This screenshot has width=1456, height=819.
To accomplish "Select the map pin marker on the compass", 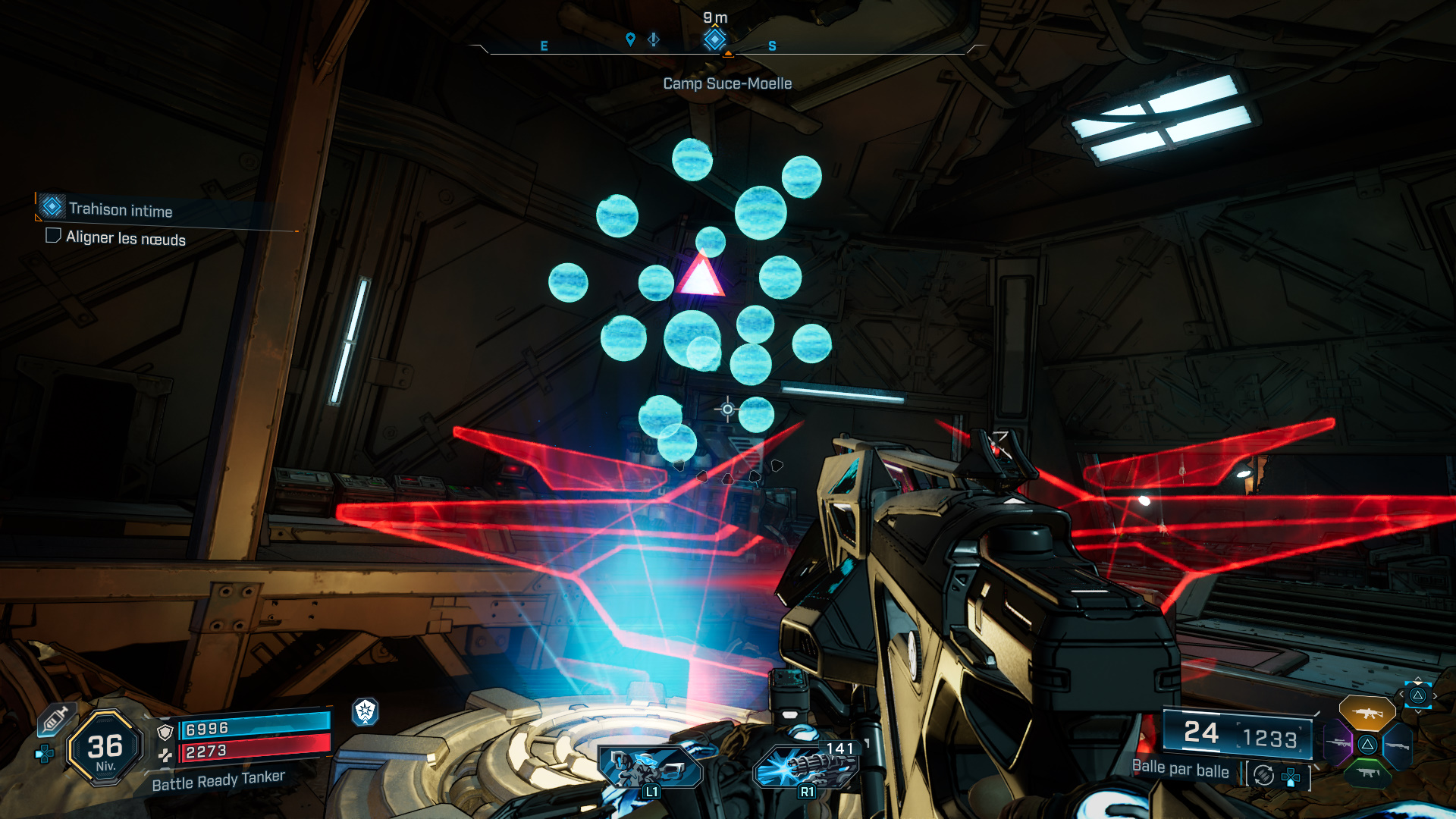I will tap(630, 39).
